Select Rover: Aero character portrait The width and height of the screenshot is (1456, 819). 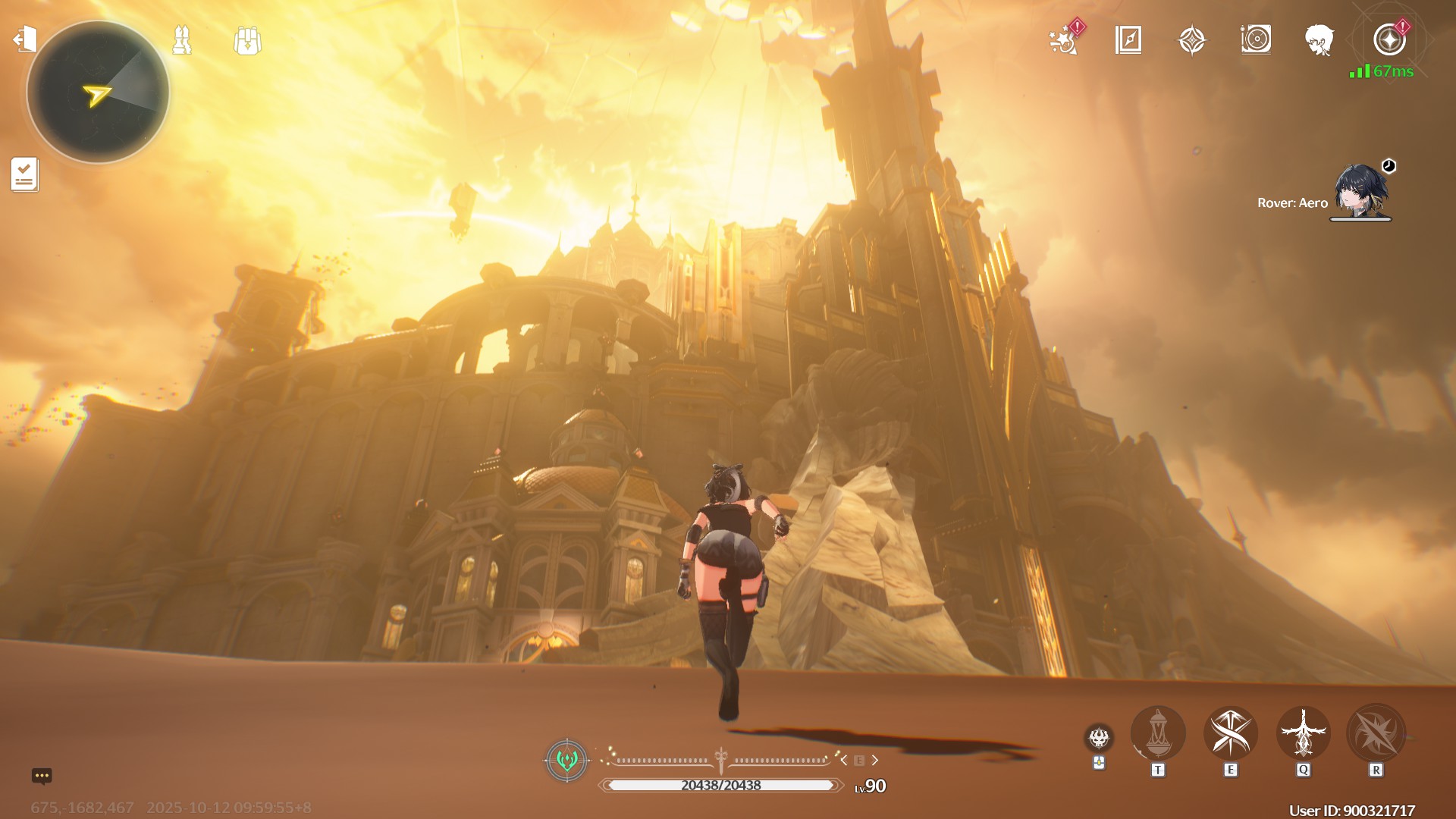pos(1360,192)
